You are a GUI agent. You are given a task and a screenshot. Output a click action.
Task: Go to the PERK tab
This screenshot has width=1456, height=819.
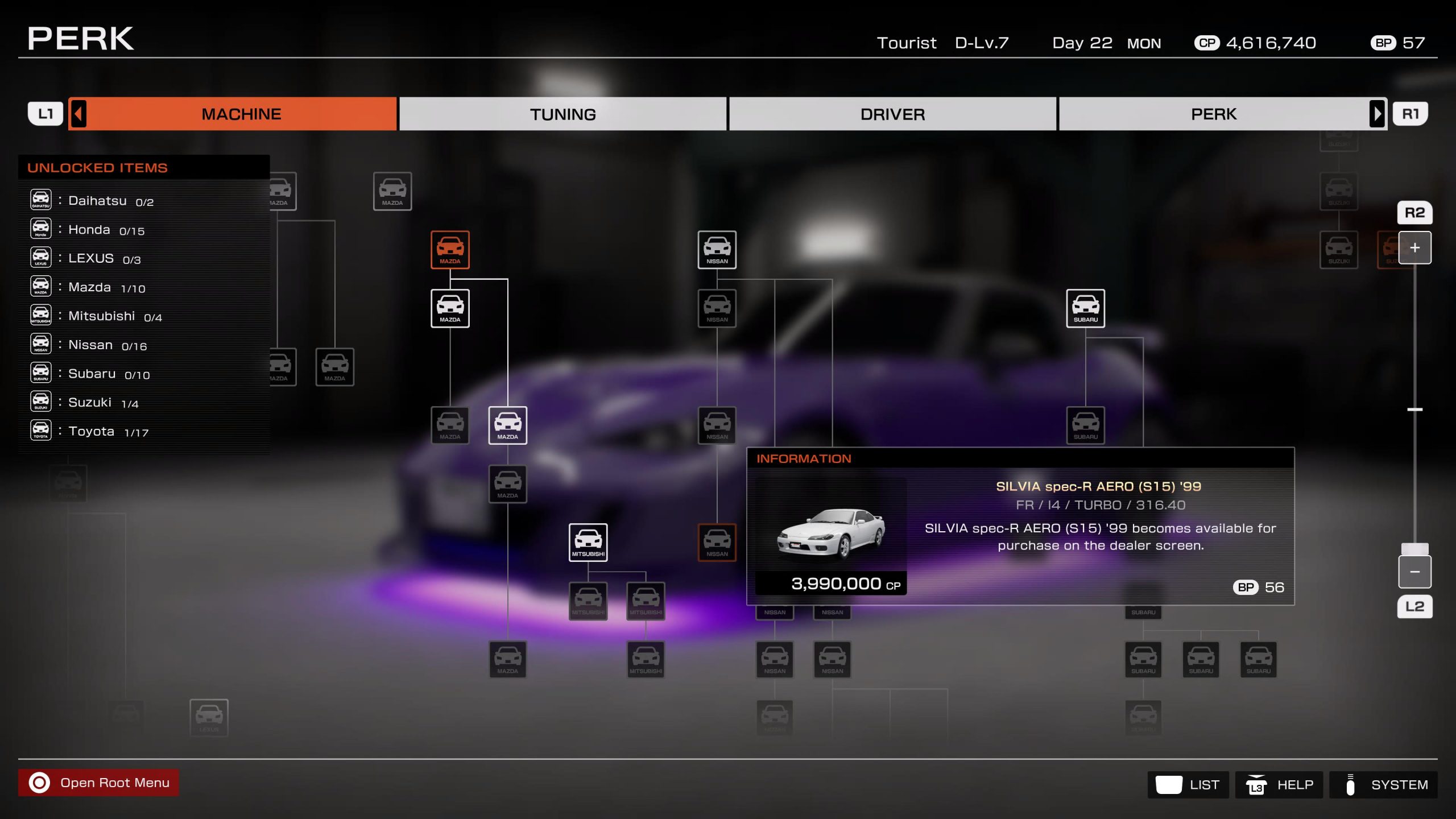[1213, 114]
